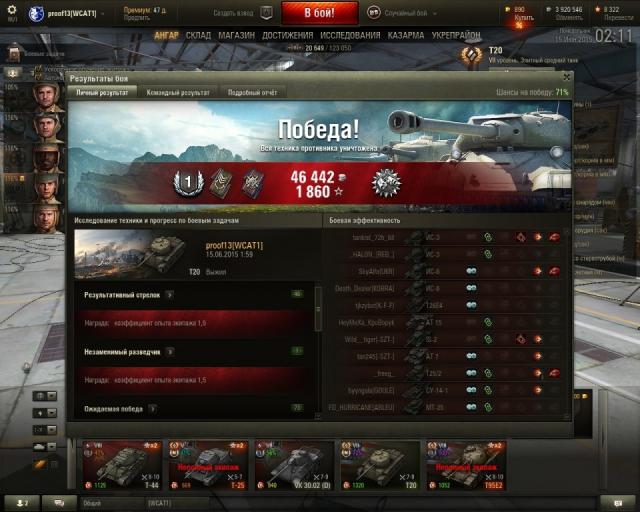
Task: Select the Личный результат tab
Action: (102, 92)
